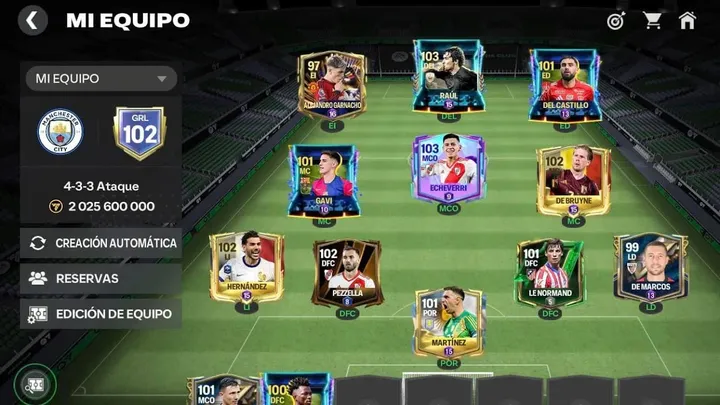Choose the Hernández left-back card
Screen dimensions: 720x405
(245, 267)
